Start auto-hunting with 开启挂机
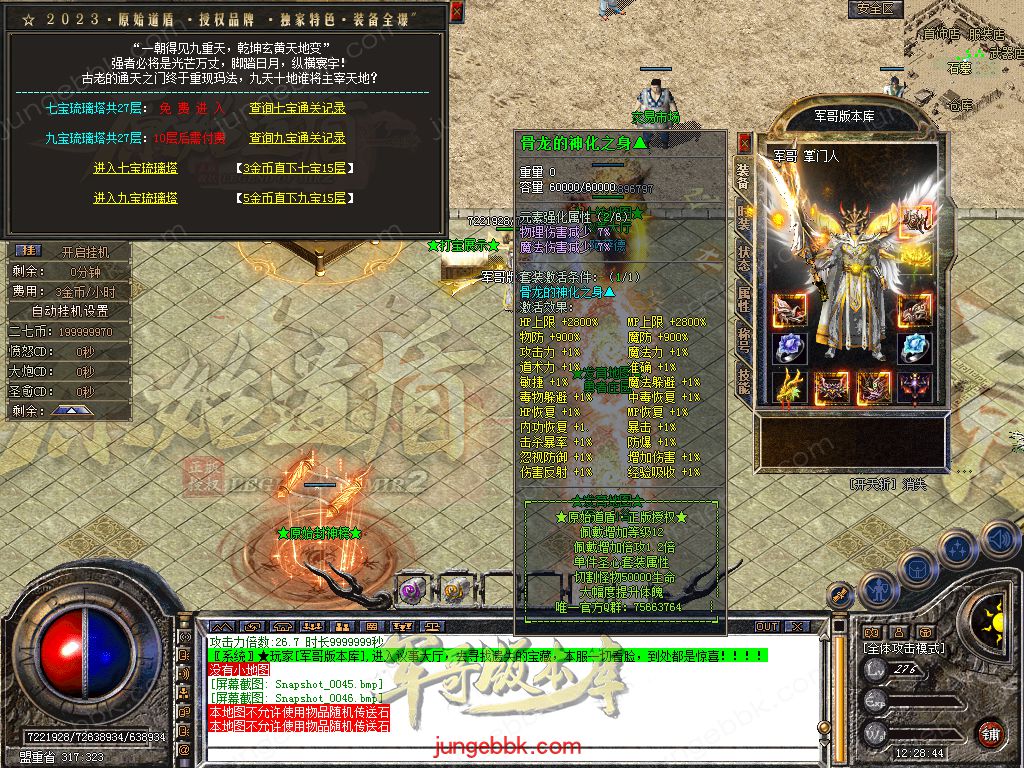The width and height of the screenshot is (1024, 768). (x=84, y=252)
